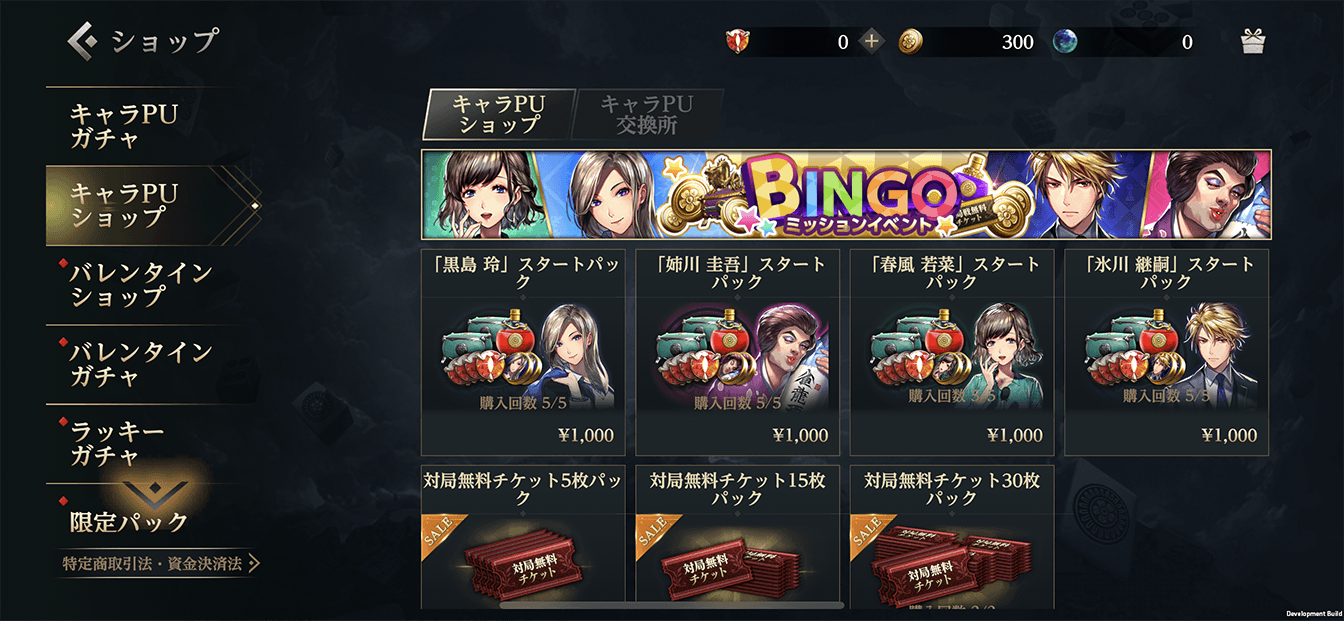
Task: Switch to the キャラPU 交換所 tab
Action: [x=647, y=115]
